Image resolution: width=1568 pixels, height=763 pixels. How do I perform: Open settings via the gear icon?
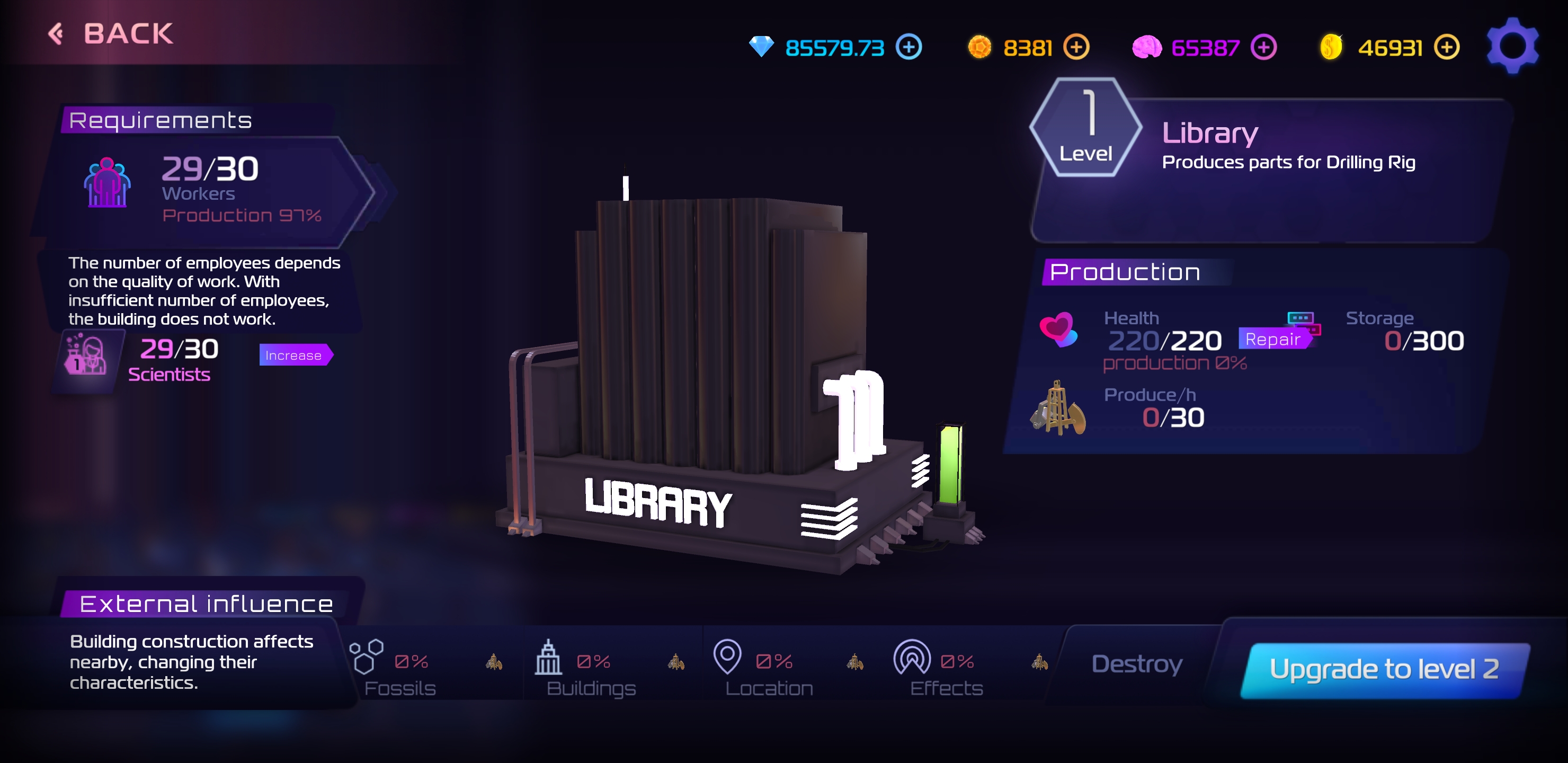pyautogui.click(x=1512, y=46)
